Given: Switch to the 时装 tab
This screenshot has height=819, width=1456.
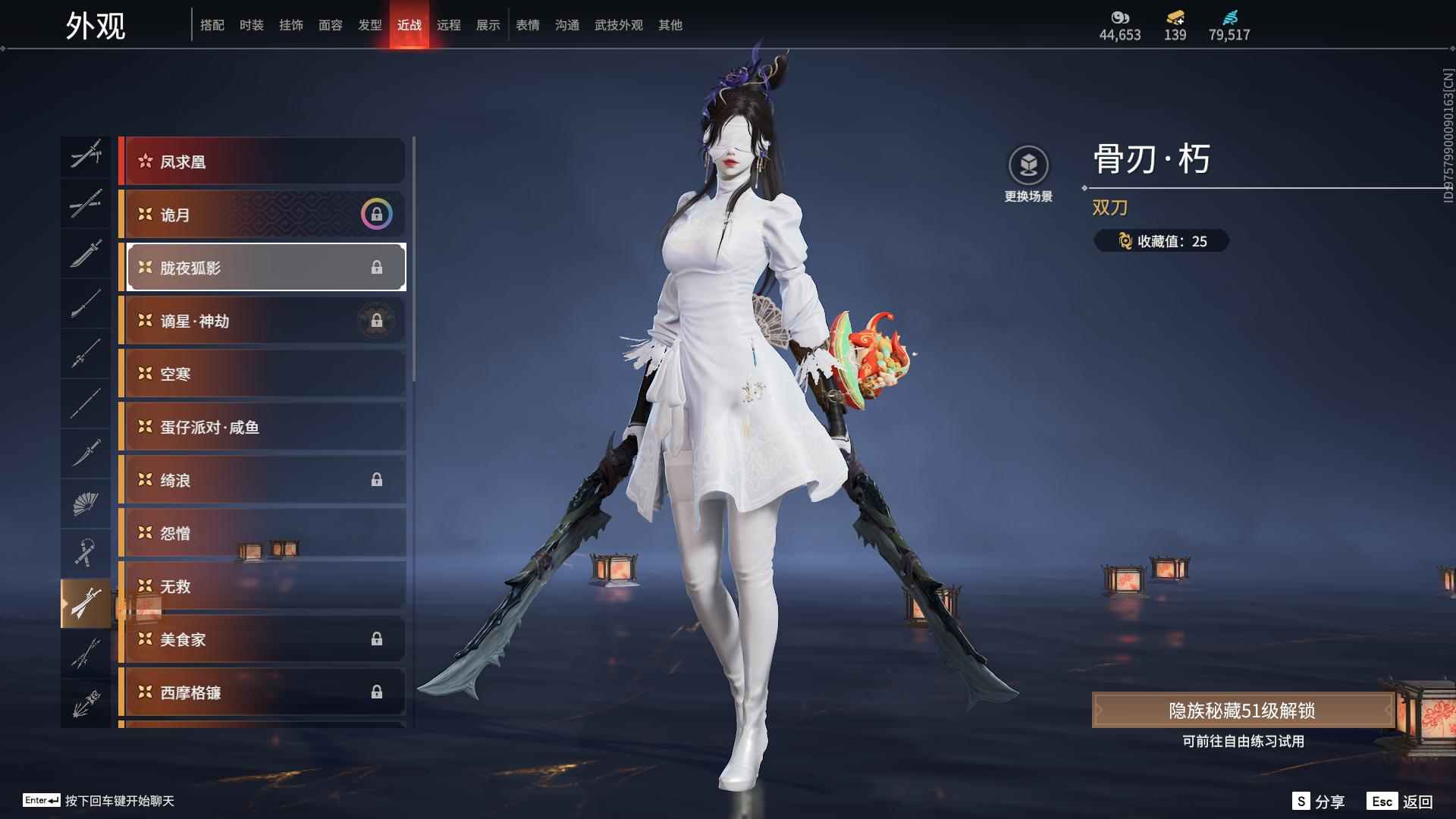Looking at the screenshot, I should tap(251, 25).
